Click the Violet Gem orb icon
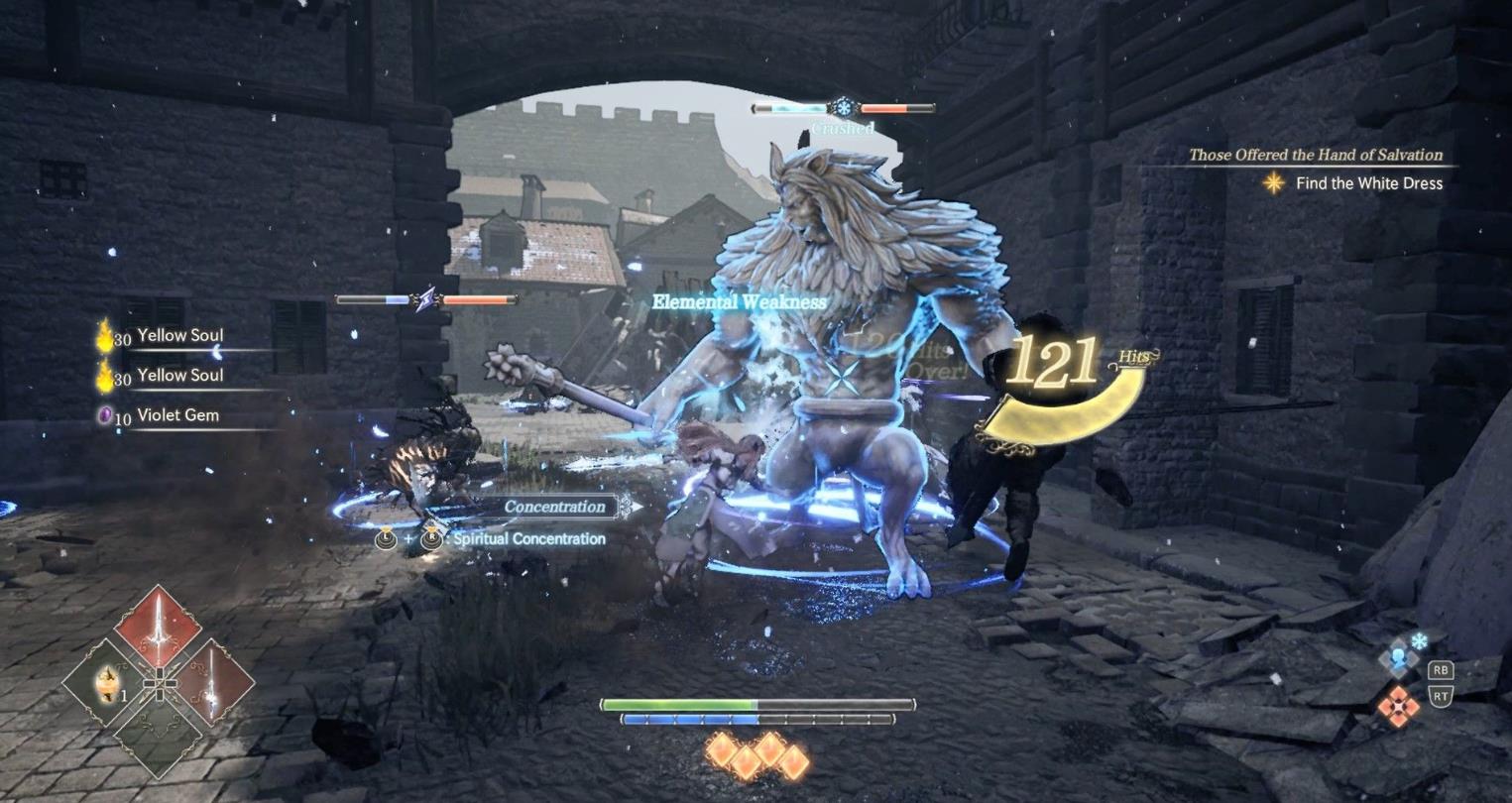This screenshot has width=1512, height=803. coord(105,414)
